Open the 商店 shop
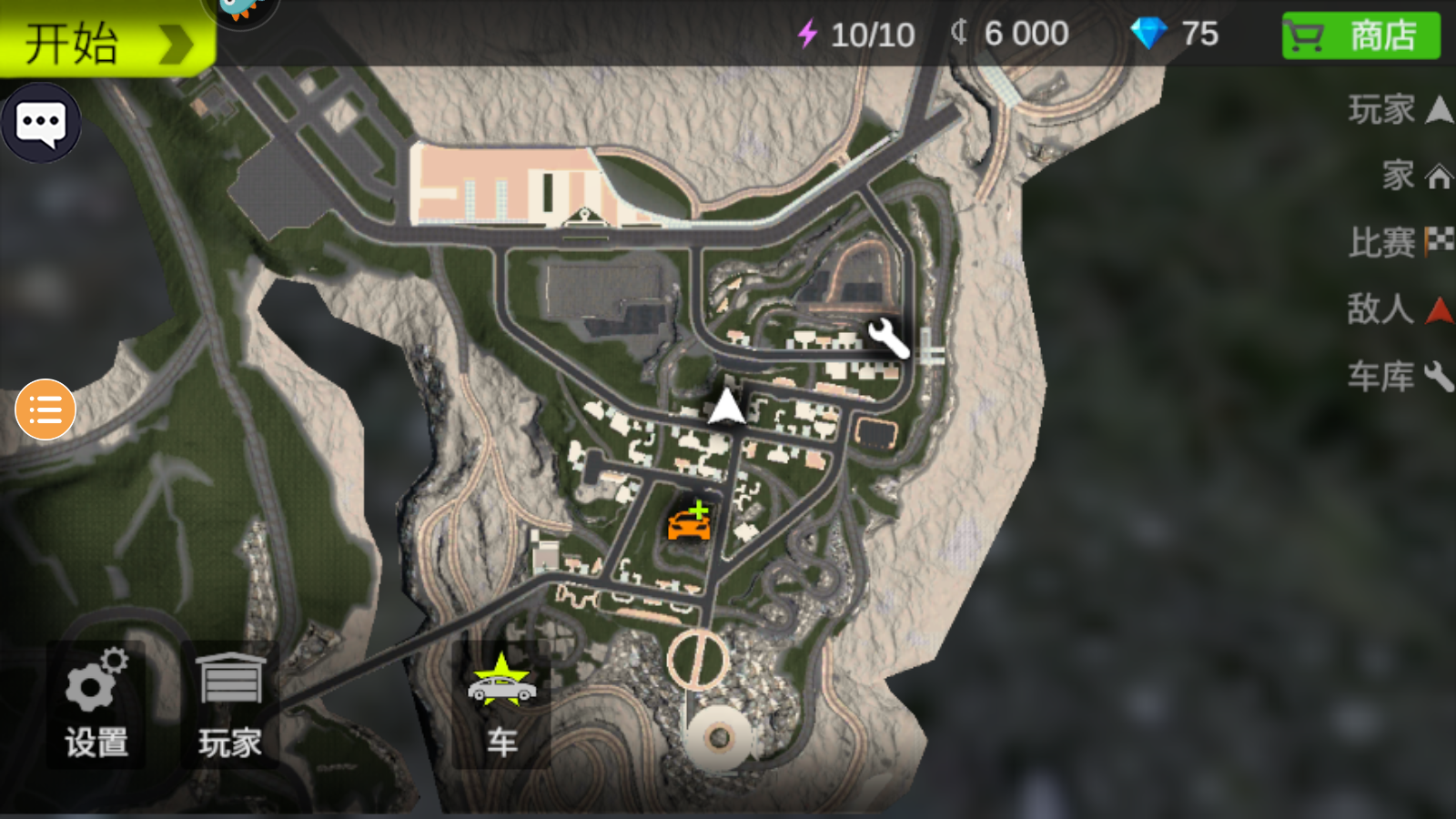 coord(1360,36)
